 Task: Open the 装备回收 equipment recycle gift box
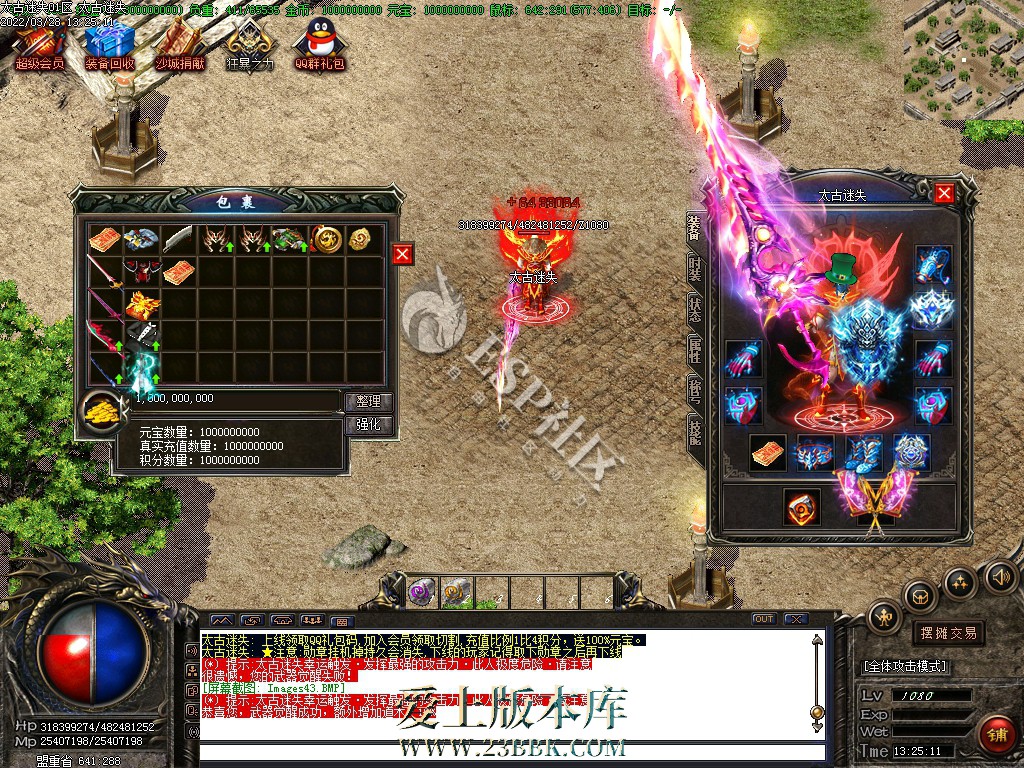[x=109, y=44]
